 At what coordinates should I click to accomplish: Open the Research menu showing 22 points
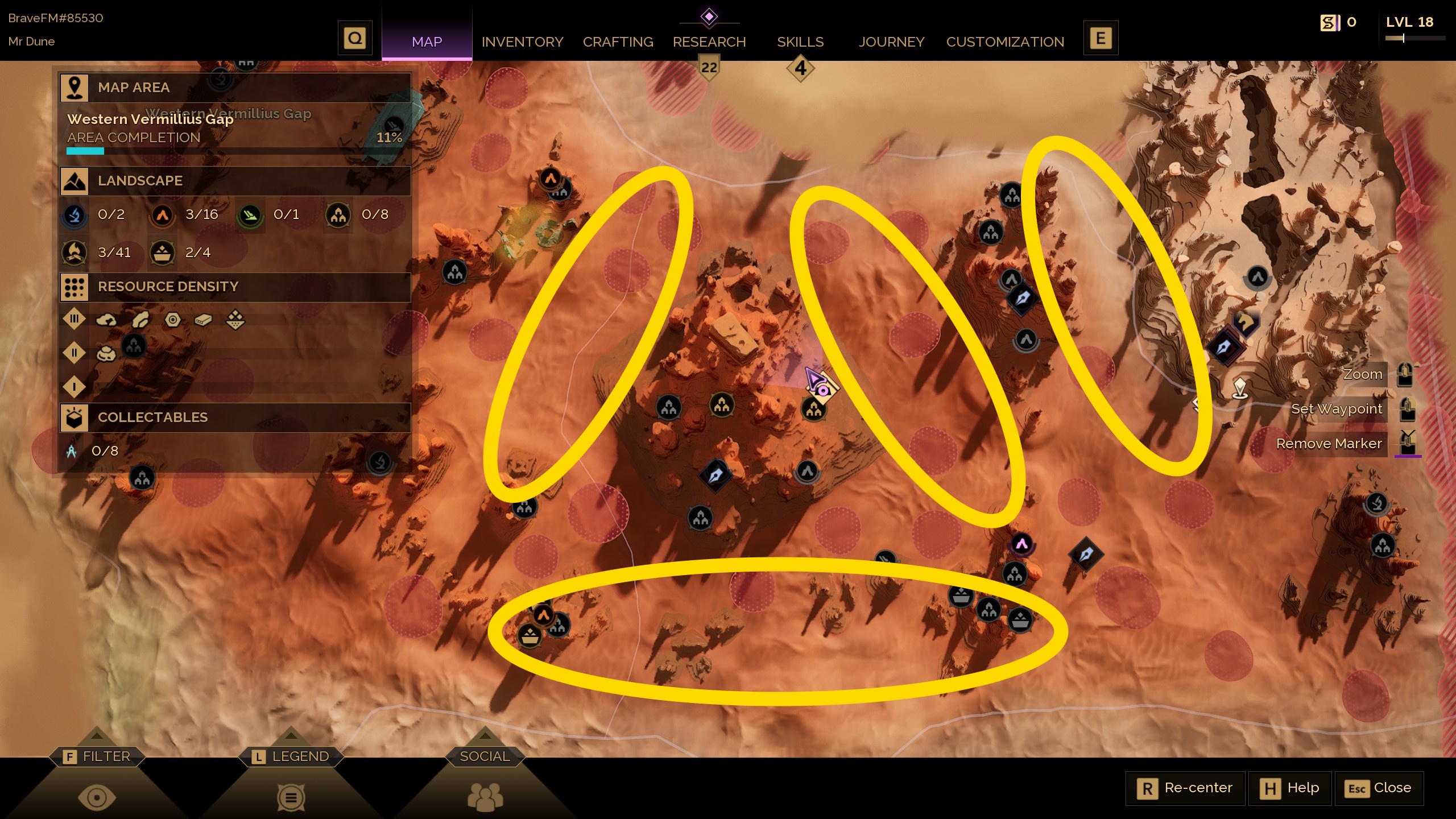click(x=709, y=42)
